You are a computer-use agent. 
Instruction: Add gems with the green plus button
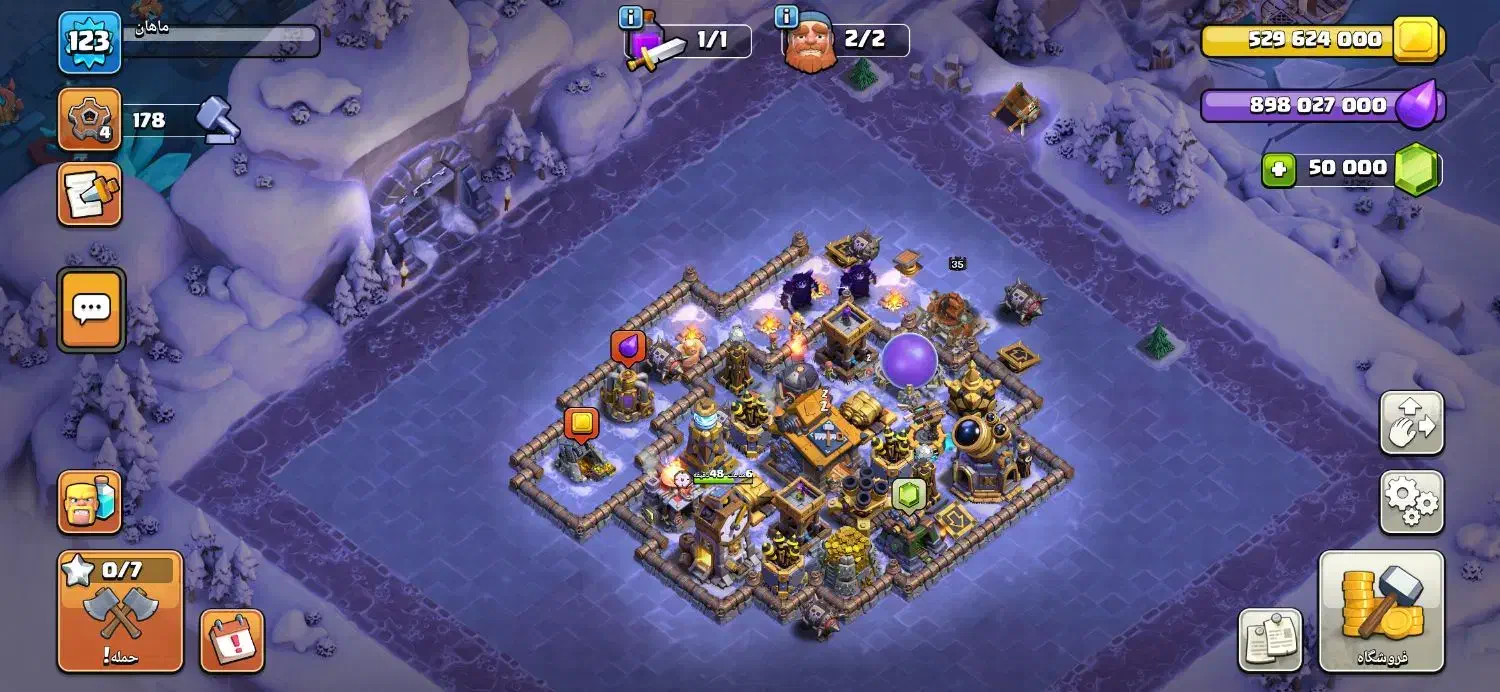click(1276, 169)
